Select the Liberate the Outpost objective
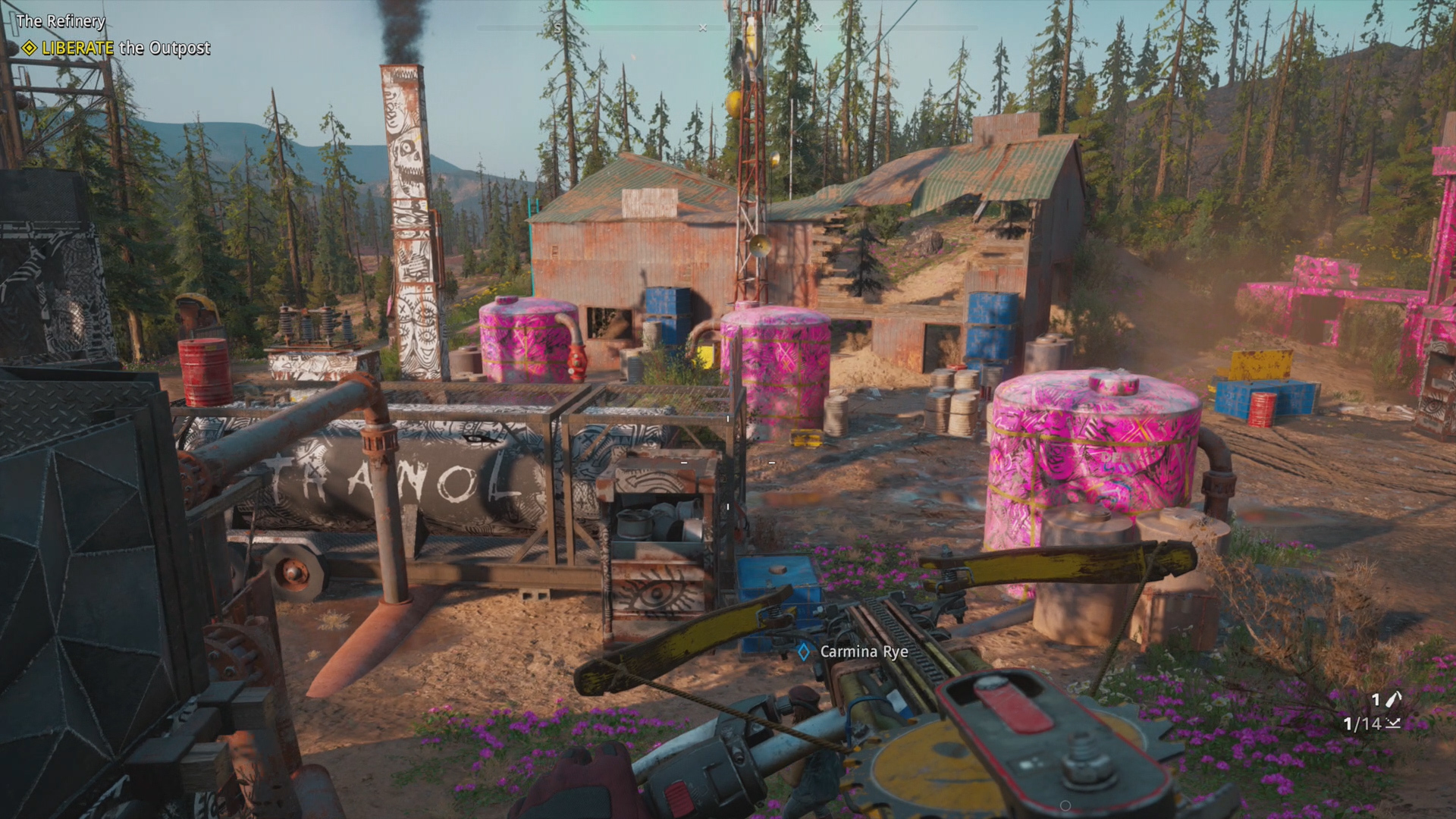This screenshot has width=1456, height=819. [126, 48]
